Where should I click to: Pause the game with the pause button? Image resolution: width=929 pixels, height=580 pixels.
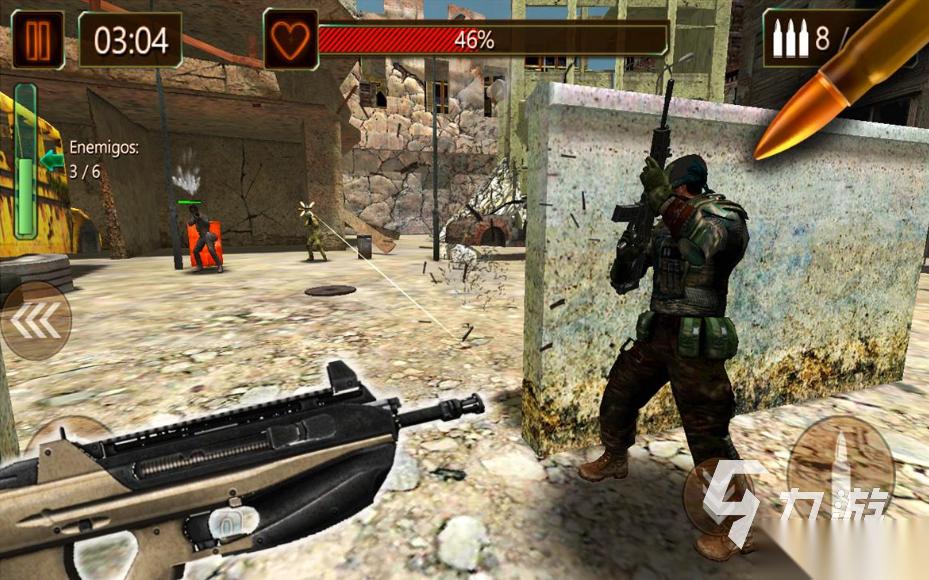click(x=38, y=39)
